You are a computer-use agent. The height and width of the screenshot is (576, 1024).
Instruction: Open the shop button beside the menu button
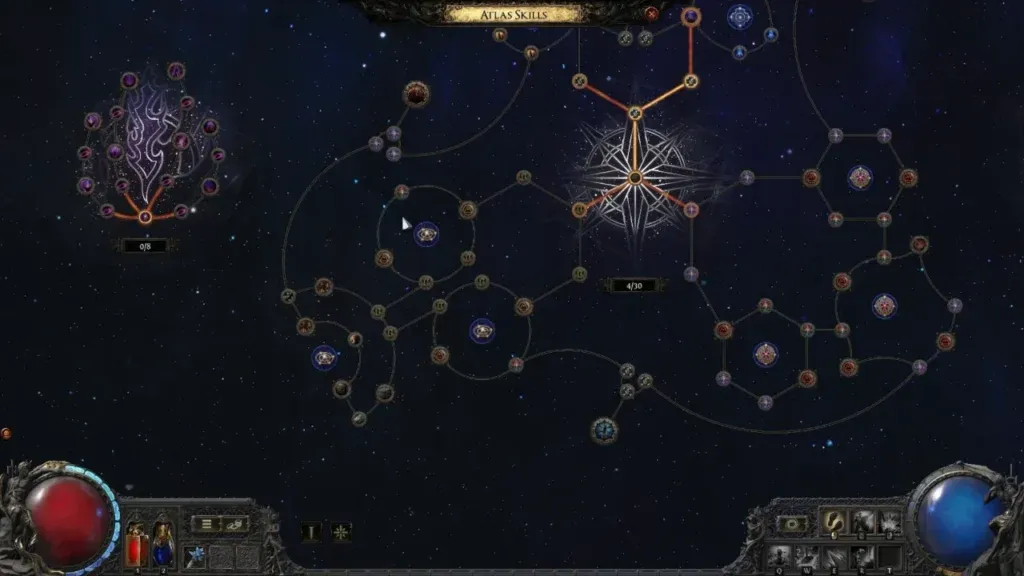pos(235,523)
